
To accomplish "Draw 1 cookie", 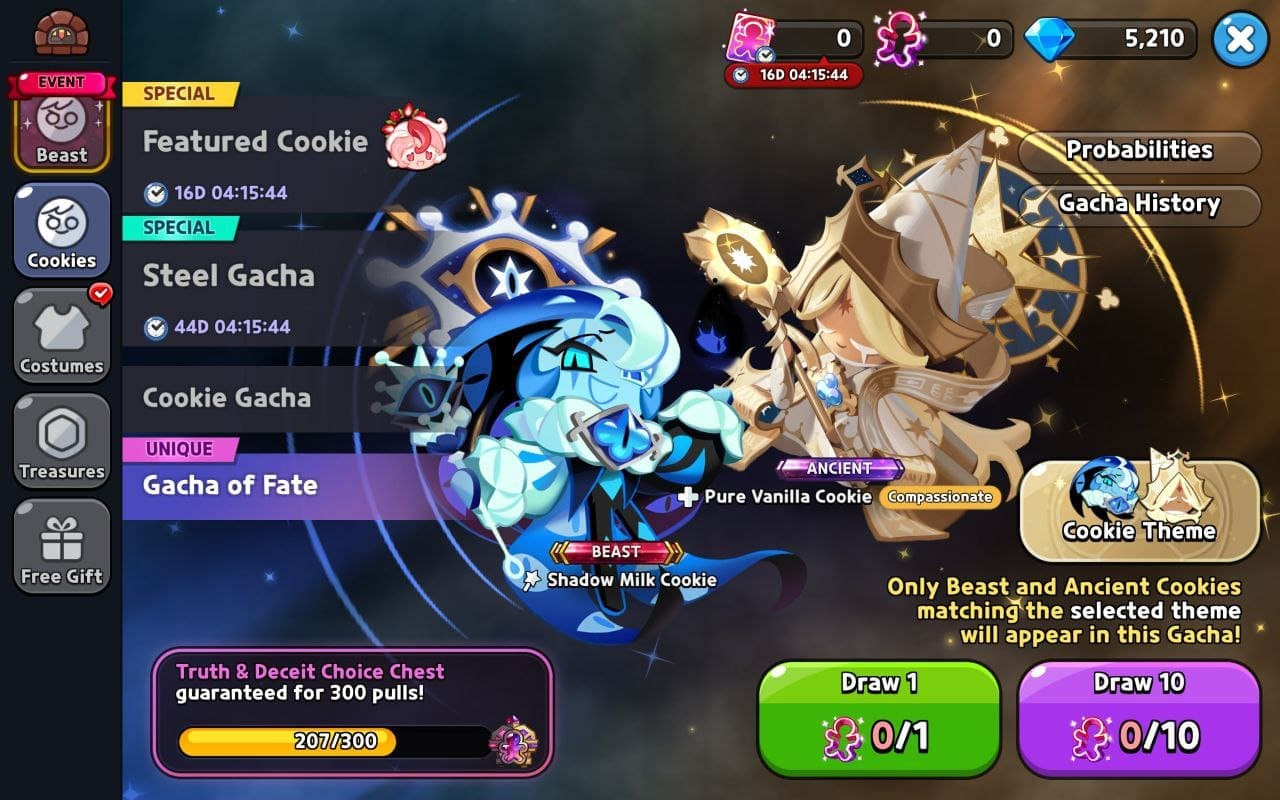I will point(879,718).
